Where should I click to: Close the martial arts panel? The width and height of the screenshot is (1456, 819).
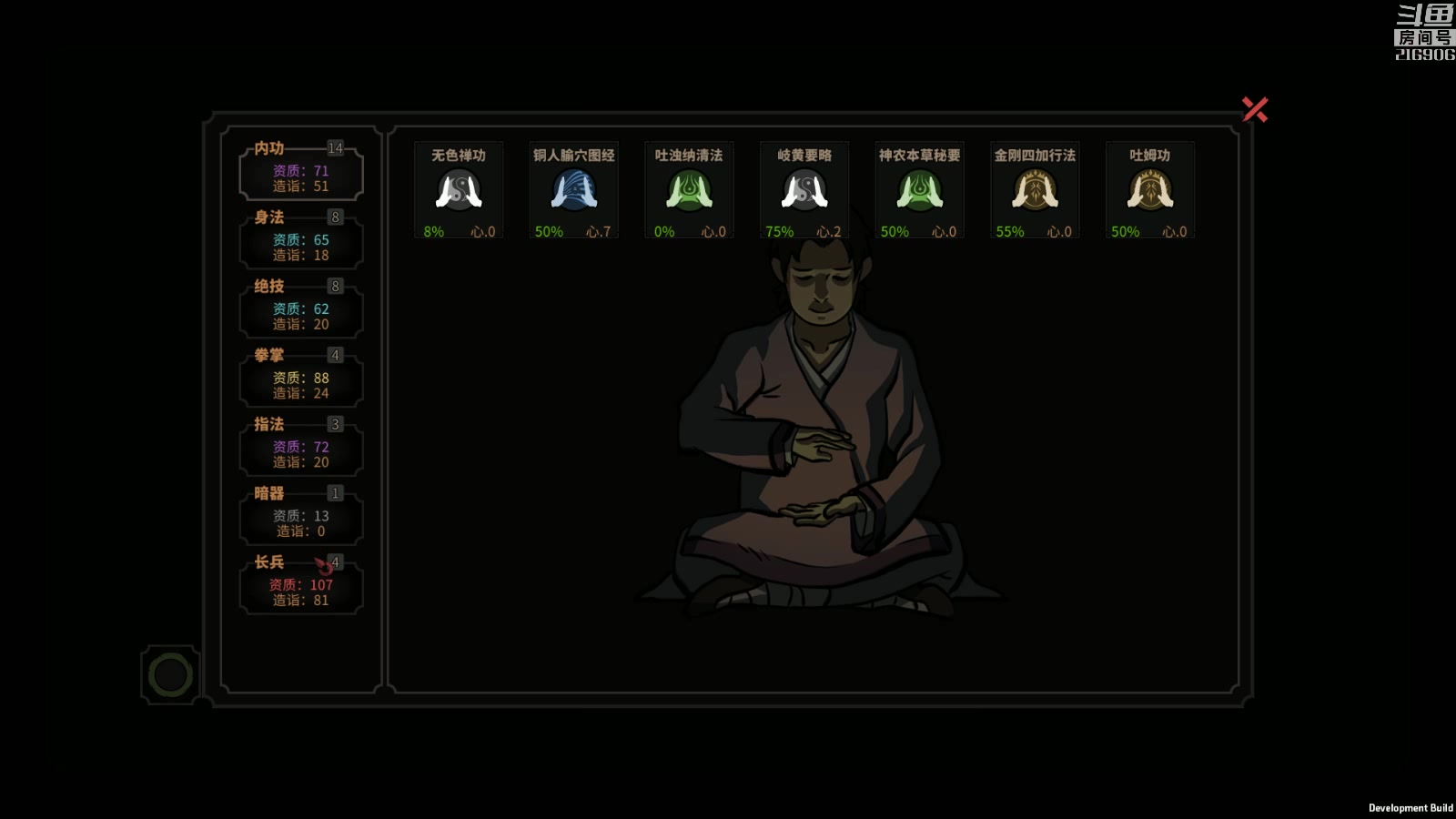(1255, 109)
